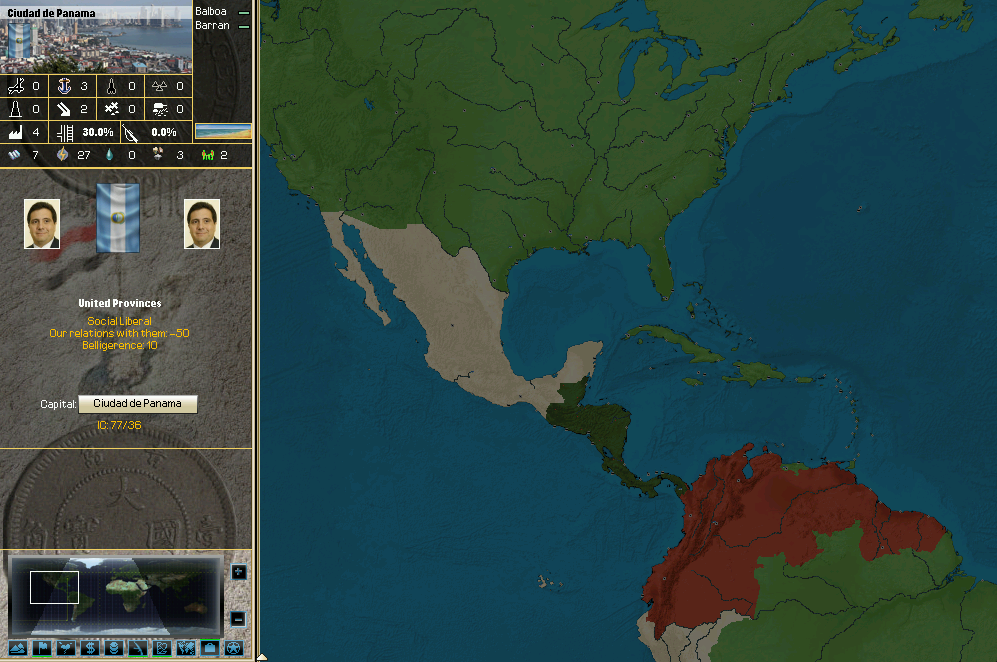Click the United Provinces flag shield
The height and width of the screenshot is (662, 997).
tap(117, 218)
